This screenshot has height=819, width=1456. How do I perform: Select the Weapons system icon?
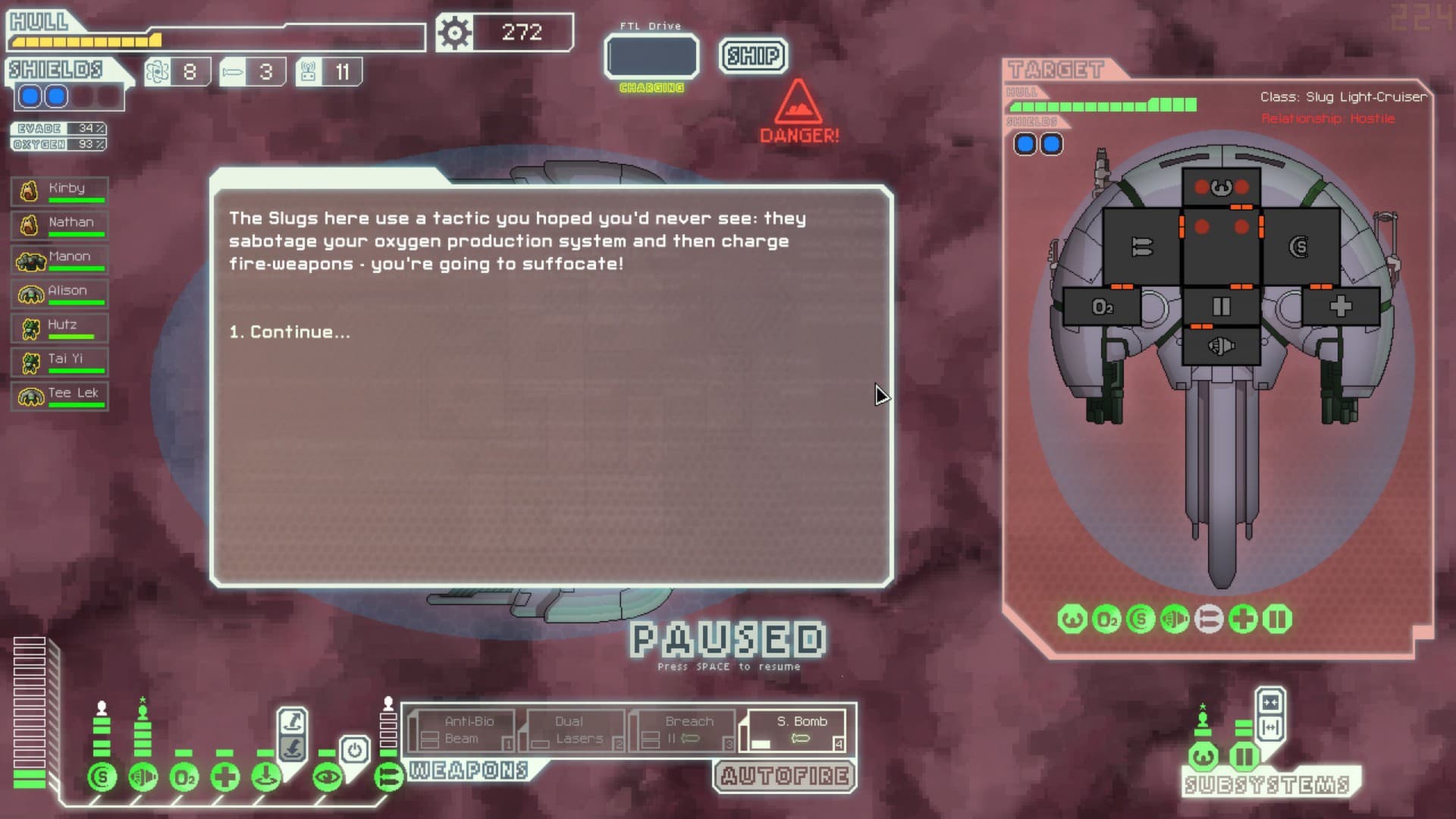click(x=387, y=776)
